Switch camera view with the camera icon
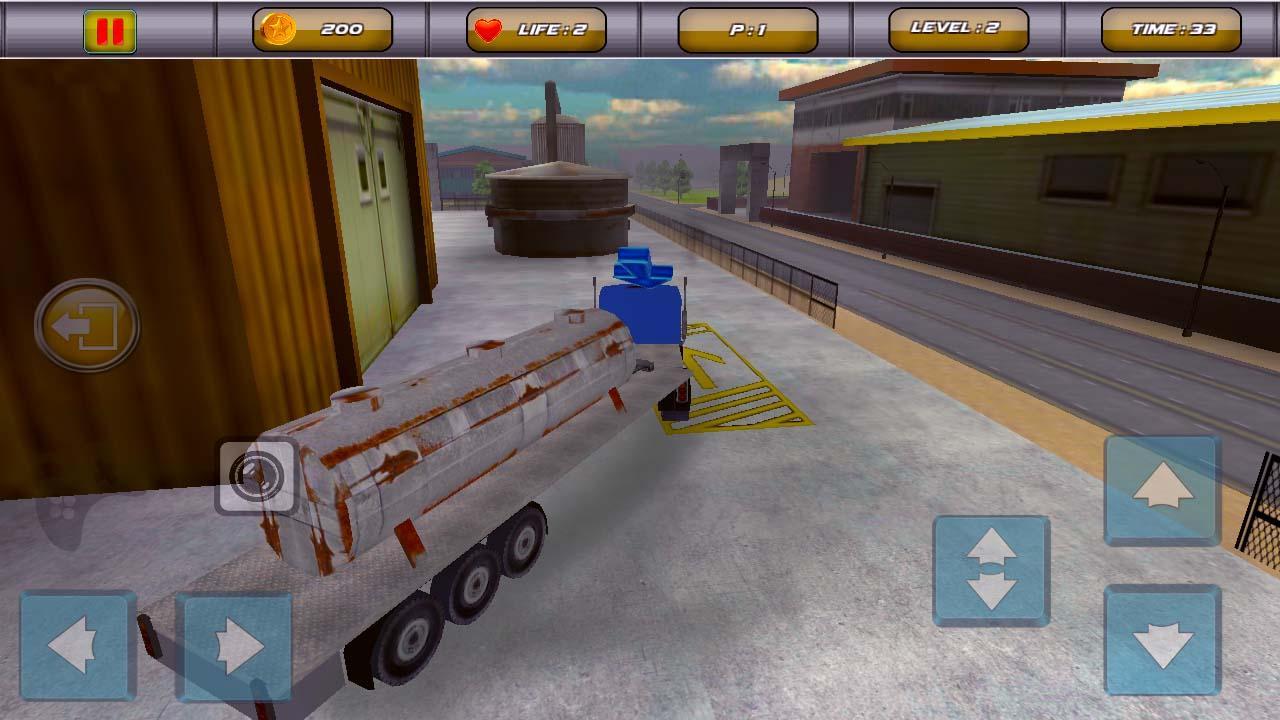This screenshot has width=1280, height=720. 256,477
